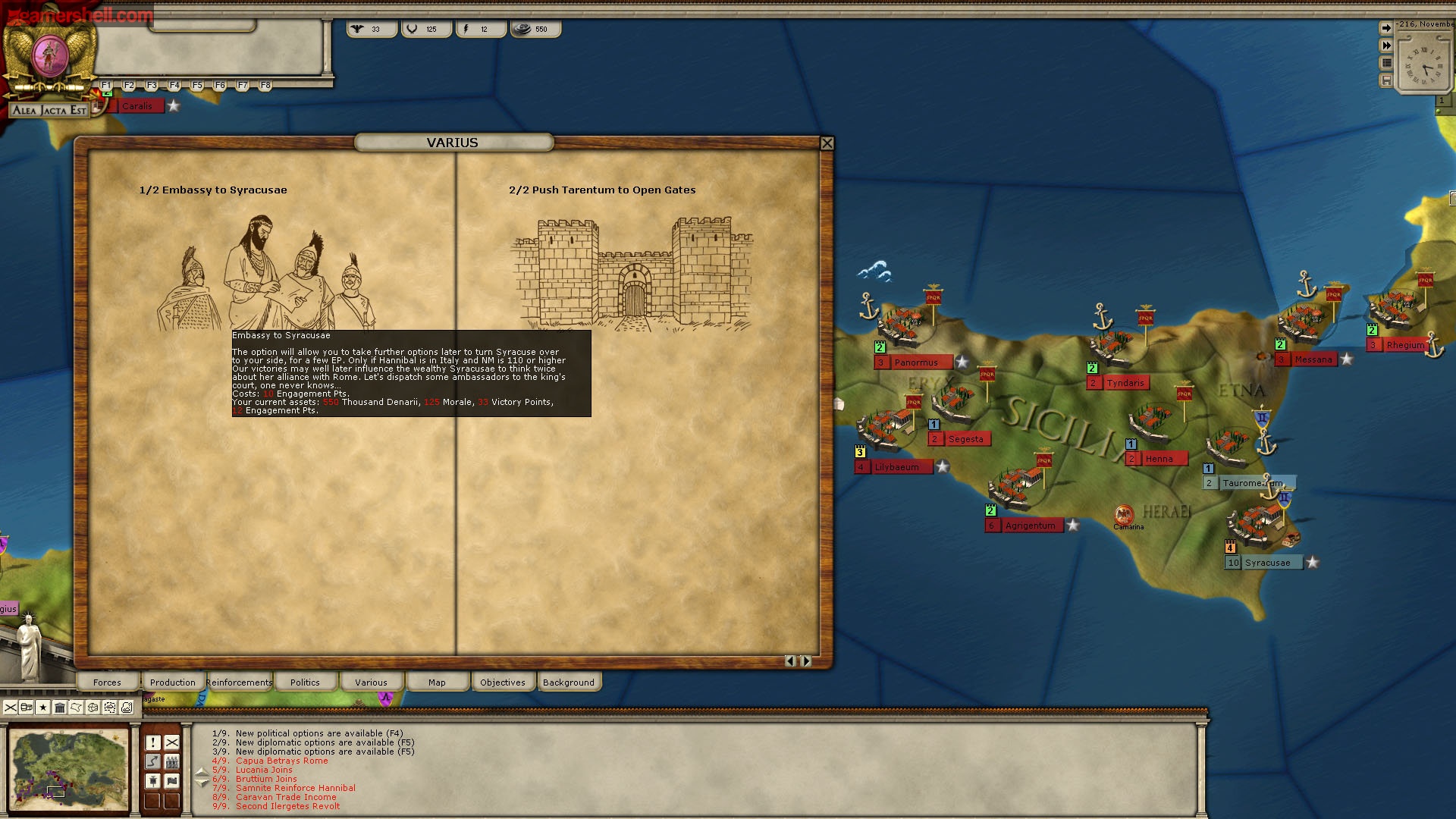Close the Varius ledger window
Screen dimensions: 1456x819
point(827,143)
